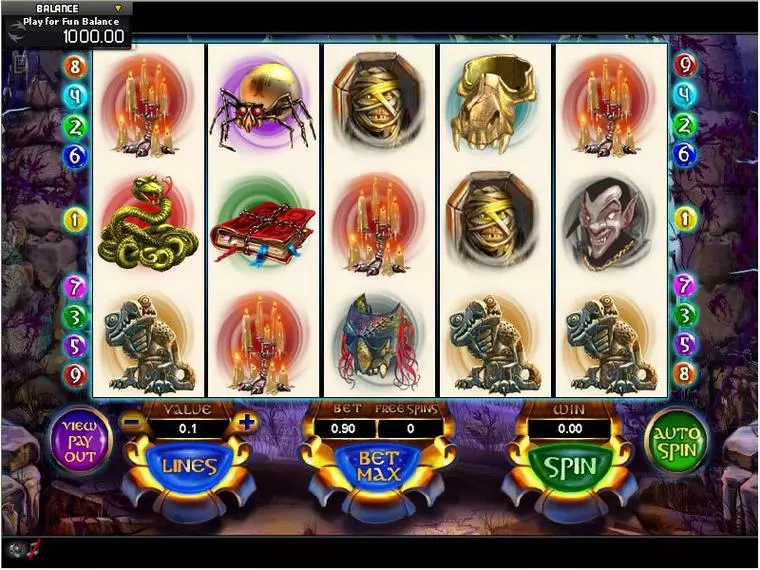Image resolution: width=760 pixels, height=570 pixels.
Task: Expand the Balance dropdown arrow
Action: [118, 9]
